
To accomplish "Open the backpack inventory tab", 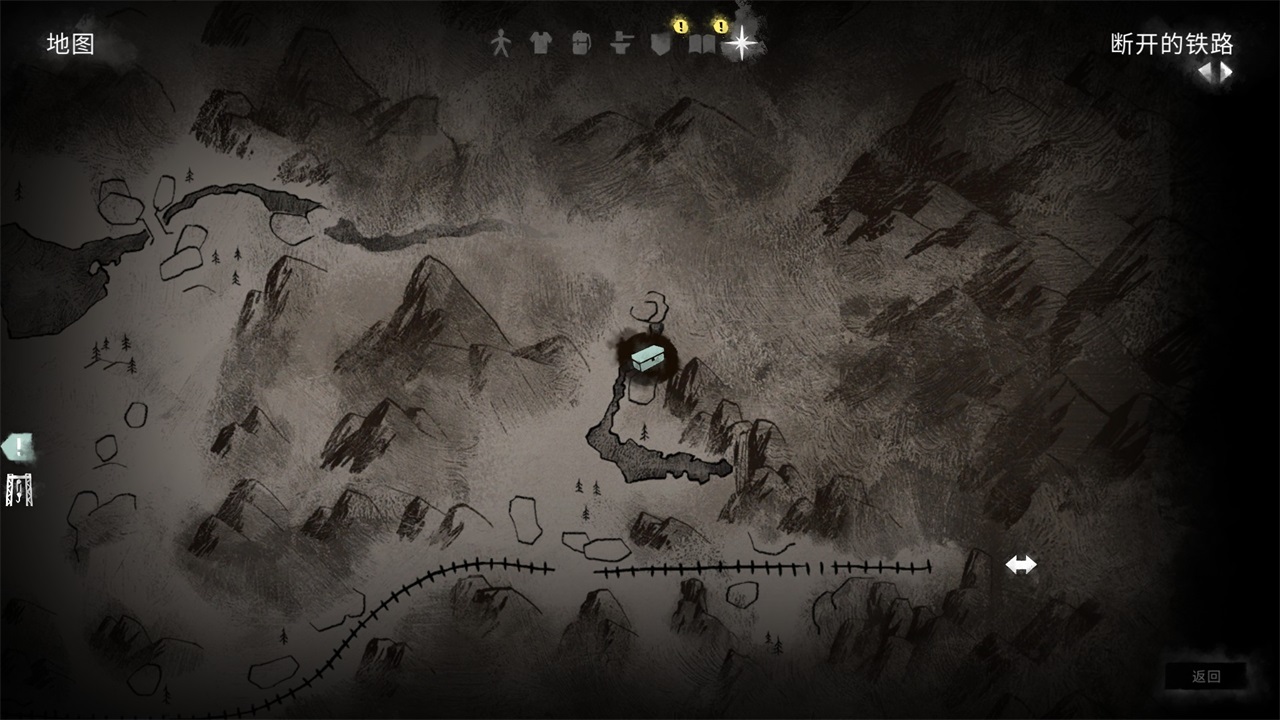I will 580,43.
